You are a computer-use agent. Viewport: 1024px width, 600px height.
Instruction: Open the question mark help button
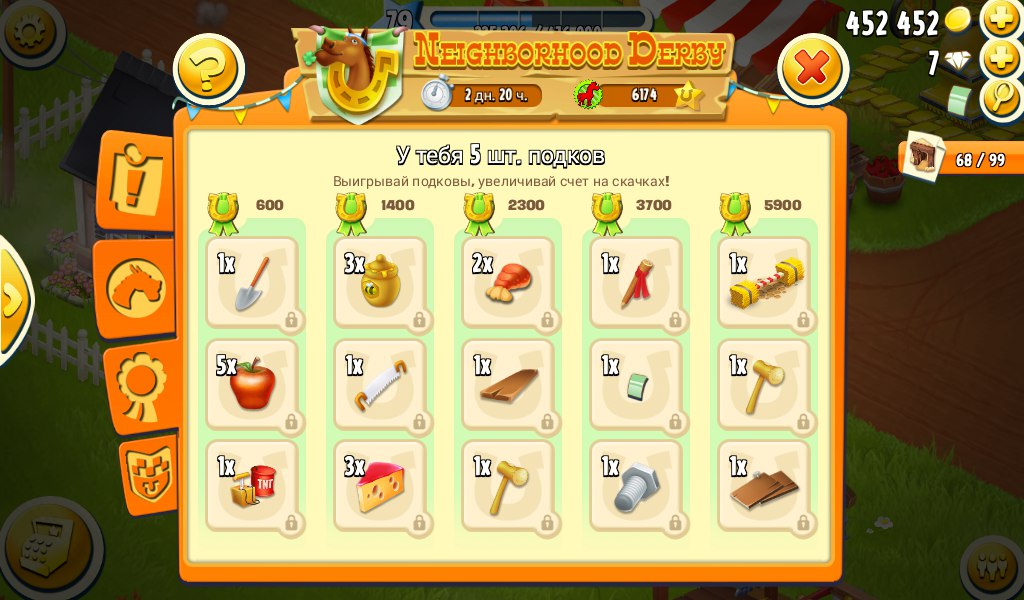click(209, 69)
